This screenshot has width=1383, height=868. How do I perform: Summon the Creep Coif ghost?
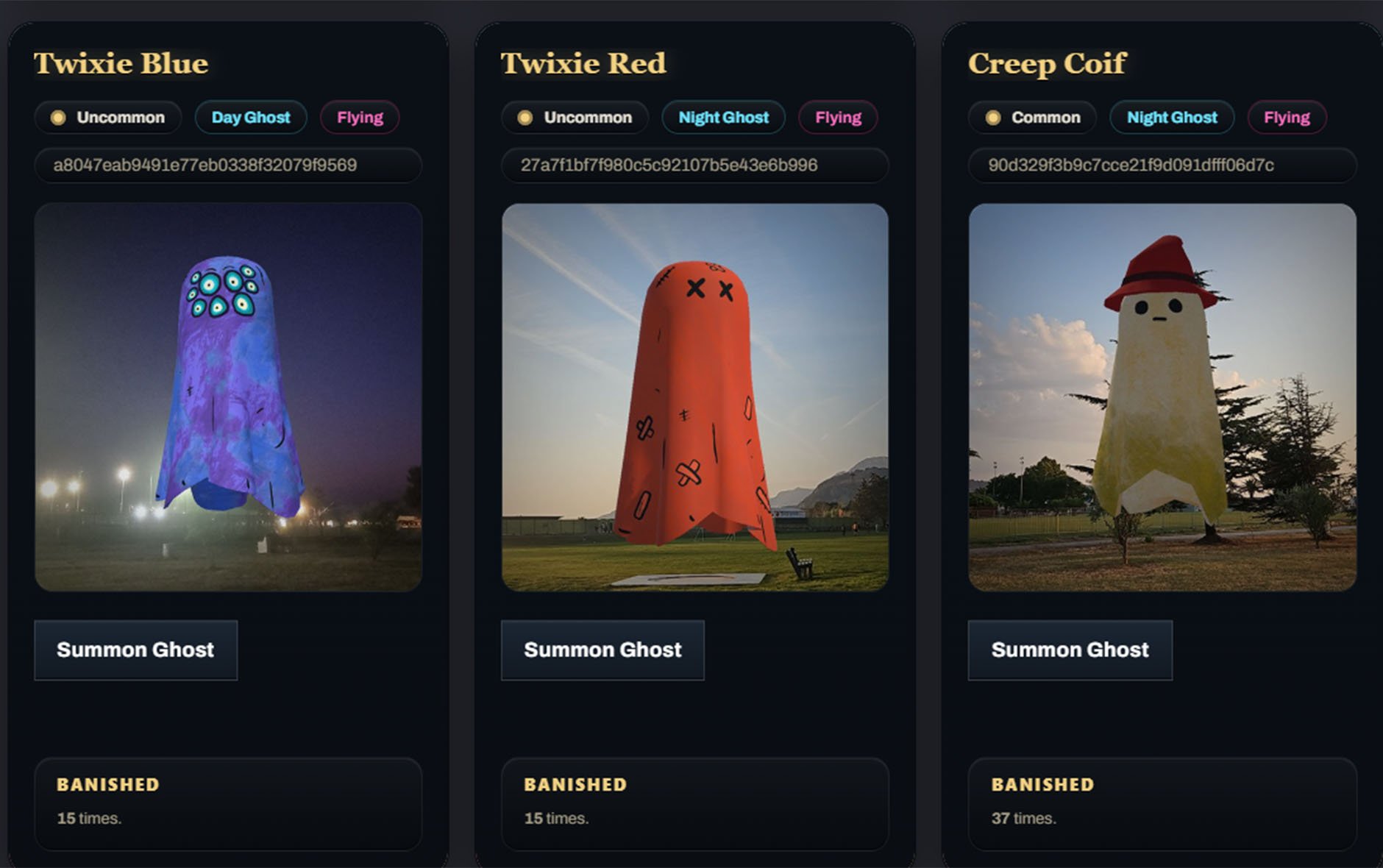pos(1070,650)
